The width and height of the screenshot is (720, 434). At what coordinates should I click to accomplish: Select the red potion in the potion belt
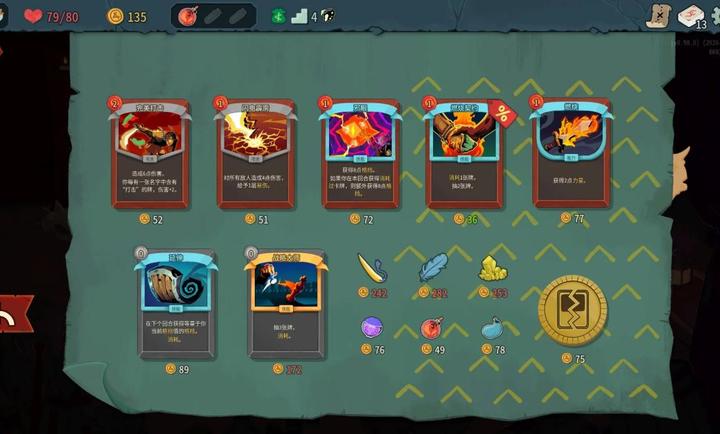pyautogui.click(x=187, y=16)
